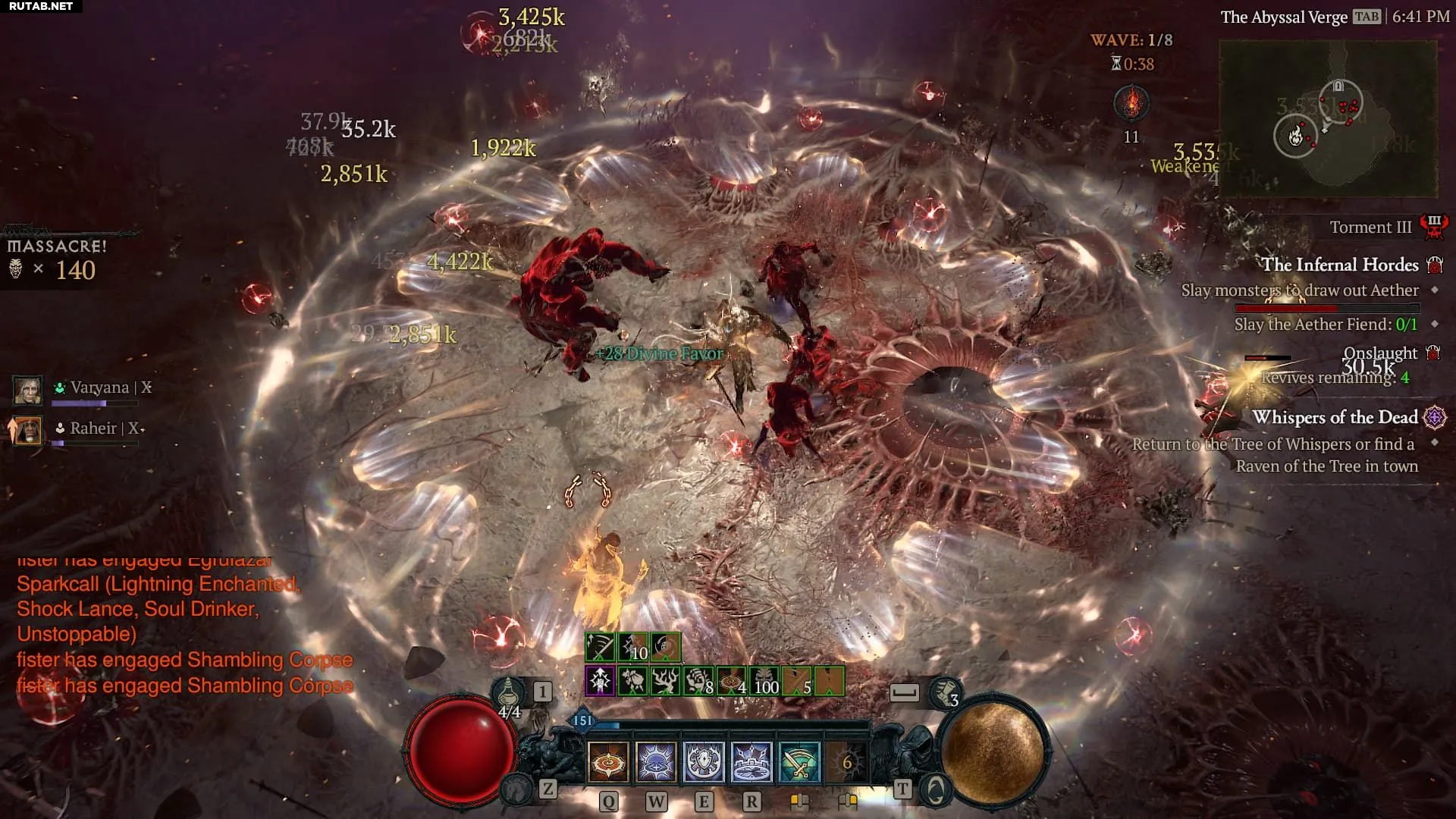The height and width of the screenshot is (819, 1456).
Task: Use the scroll item with 3 charges
Action: [944, 692]
